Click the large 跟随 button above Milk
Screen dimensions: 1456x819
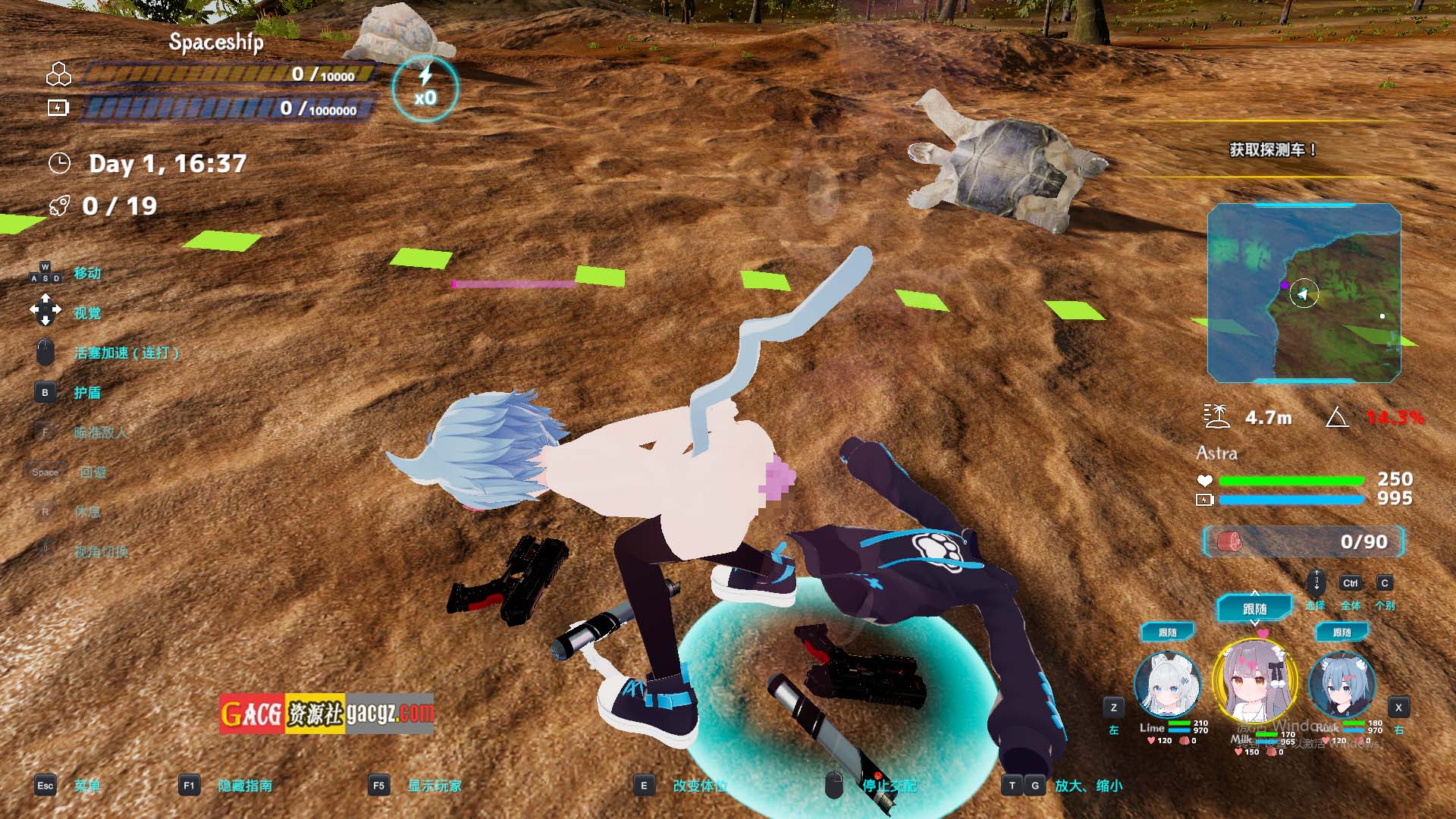1254,608
